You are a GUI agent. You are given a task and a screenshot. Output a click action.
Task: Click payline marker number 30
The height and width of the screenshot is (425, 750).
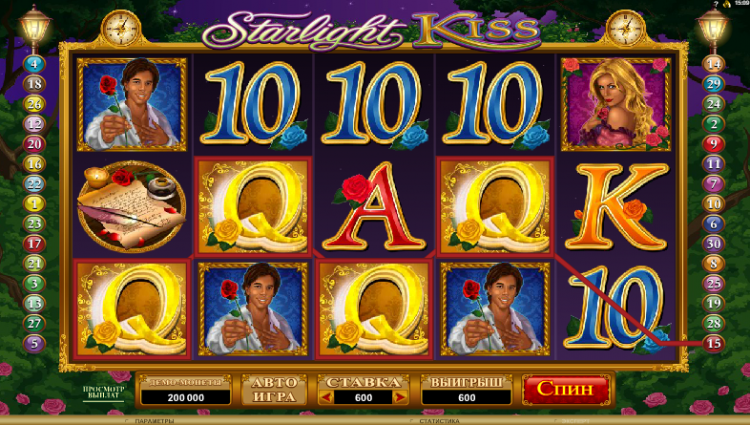point(714,242)
